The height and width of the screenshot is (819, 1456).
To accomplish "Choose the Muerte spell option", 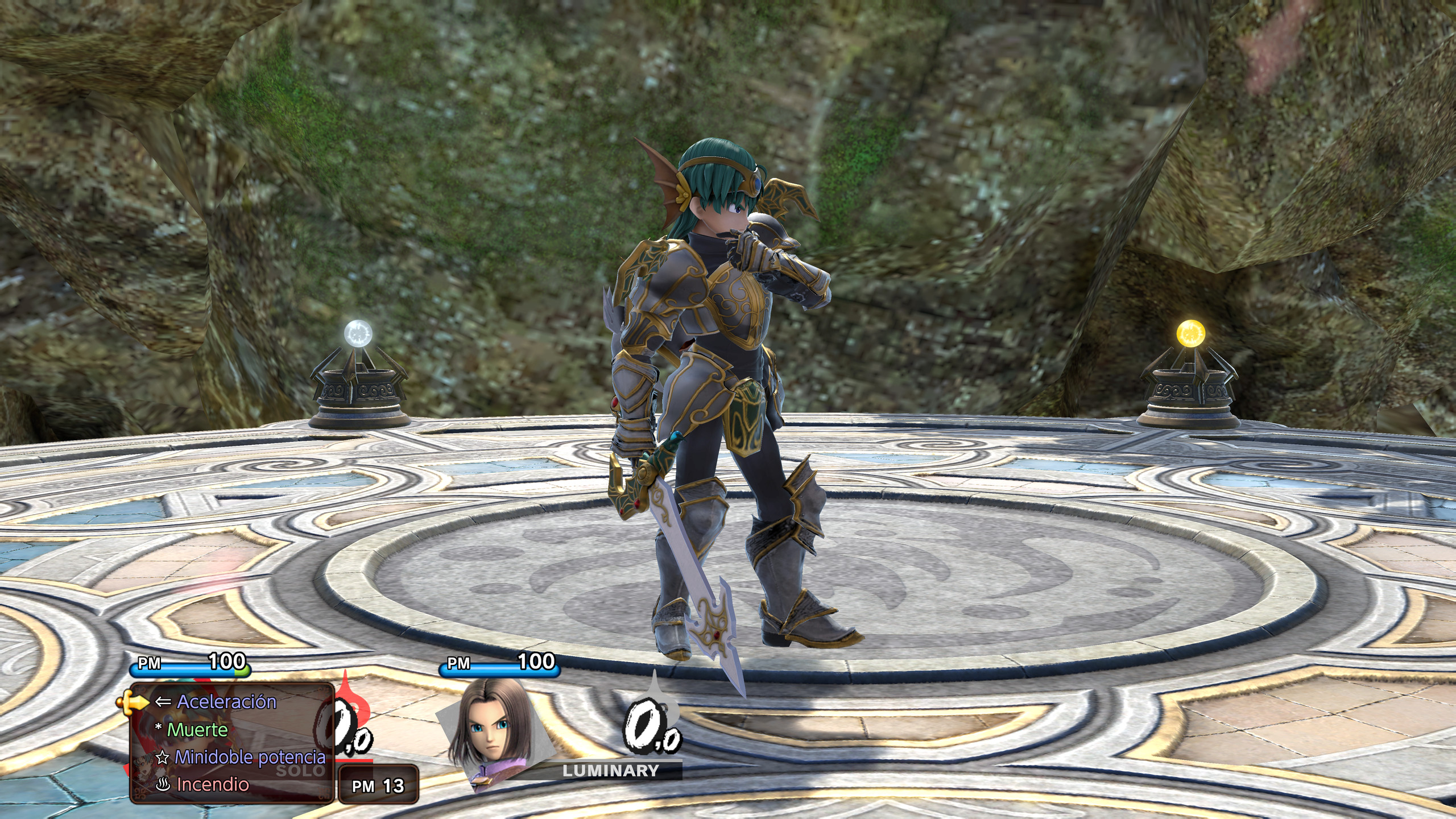I will point(197,730).
